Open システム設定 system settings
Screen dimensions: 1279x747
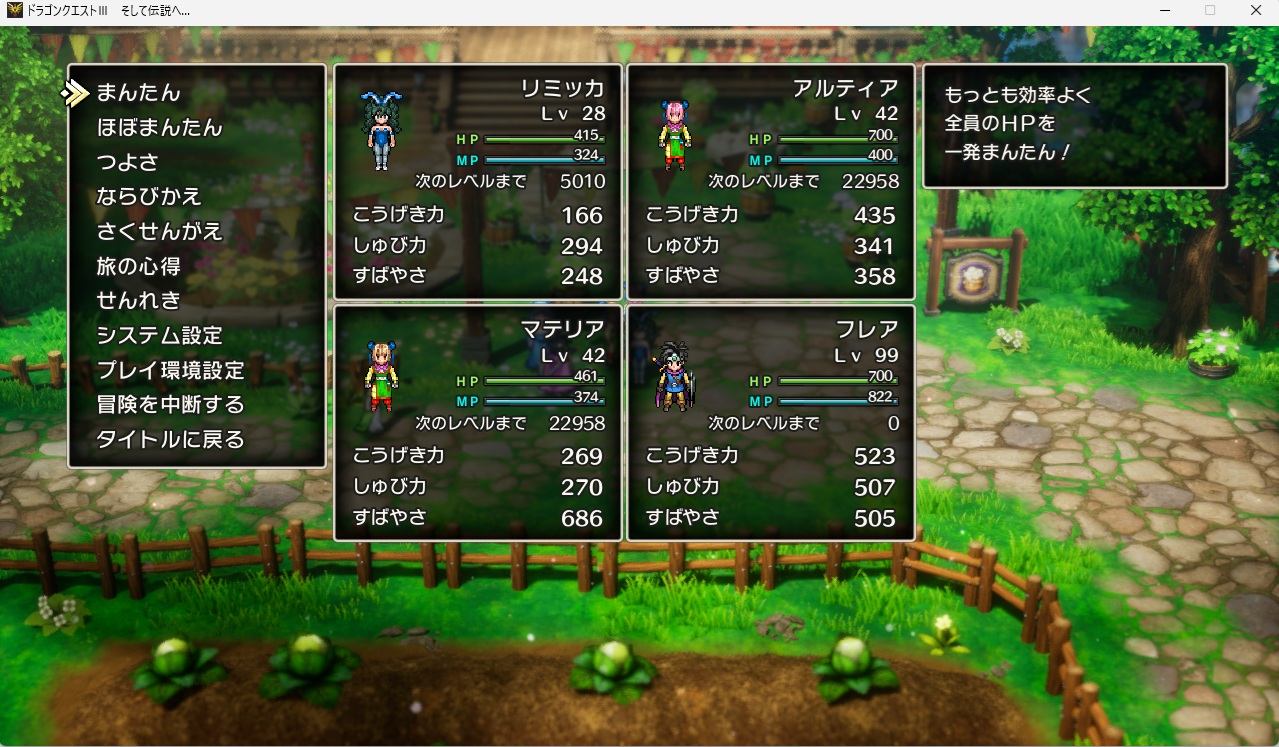(x=159, y=335)
